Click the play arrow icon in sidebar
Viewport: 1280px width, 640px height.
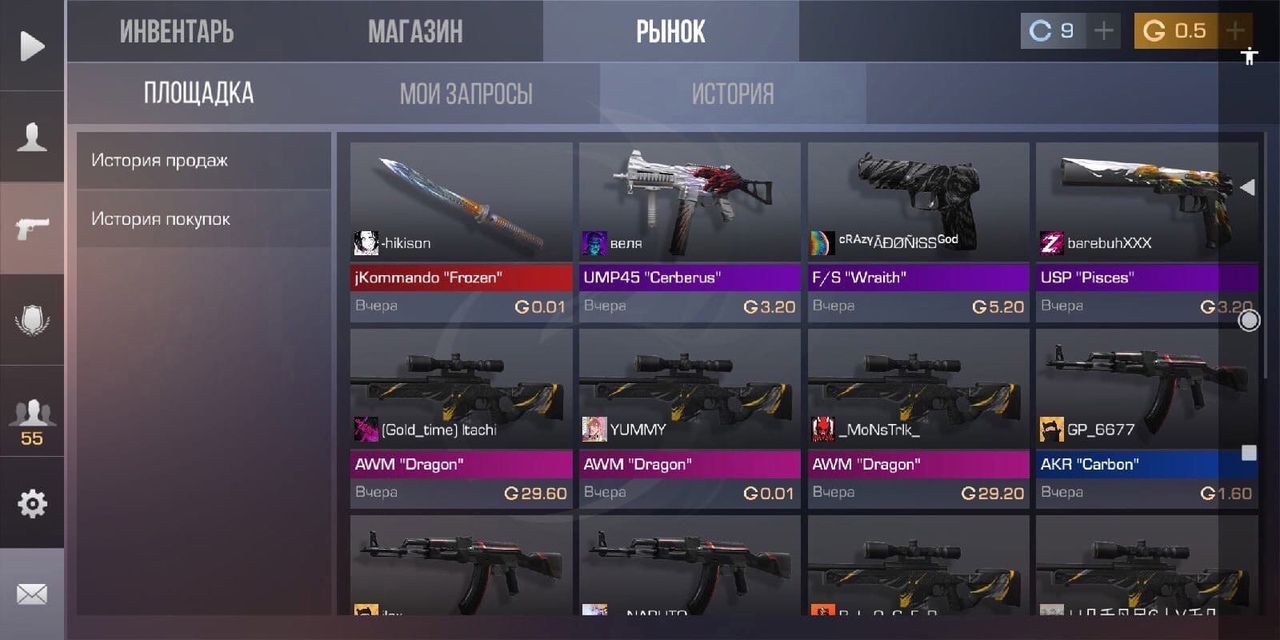[32, 46]
